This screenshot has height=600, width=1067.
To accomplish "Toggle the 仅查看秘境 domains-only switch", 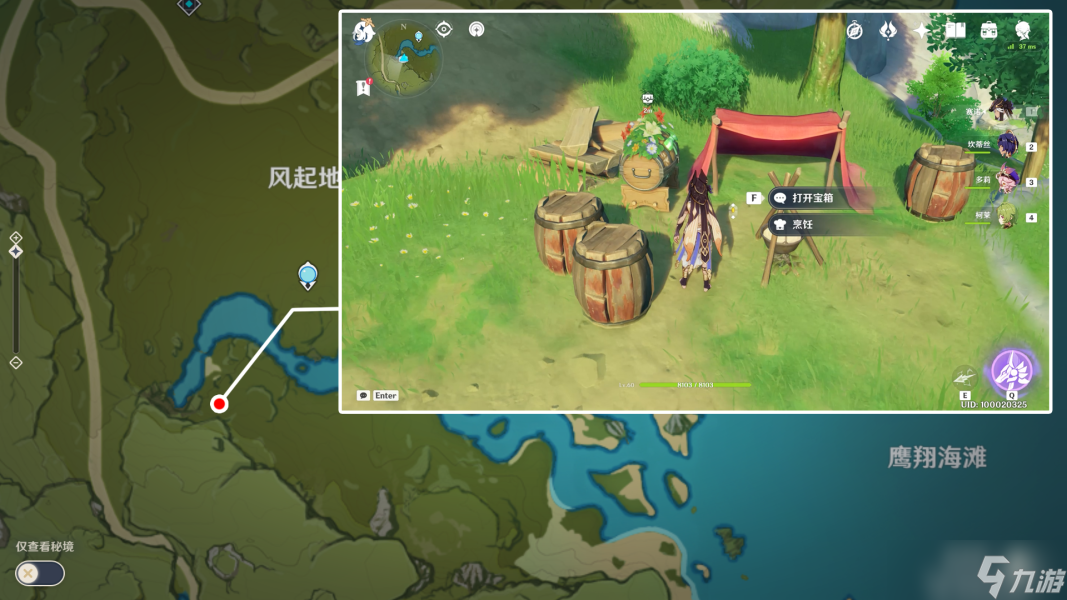I will (x=40, y=573).
